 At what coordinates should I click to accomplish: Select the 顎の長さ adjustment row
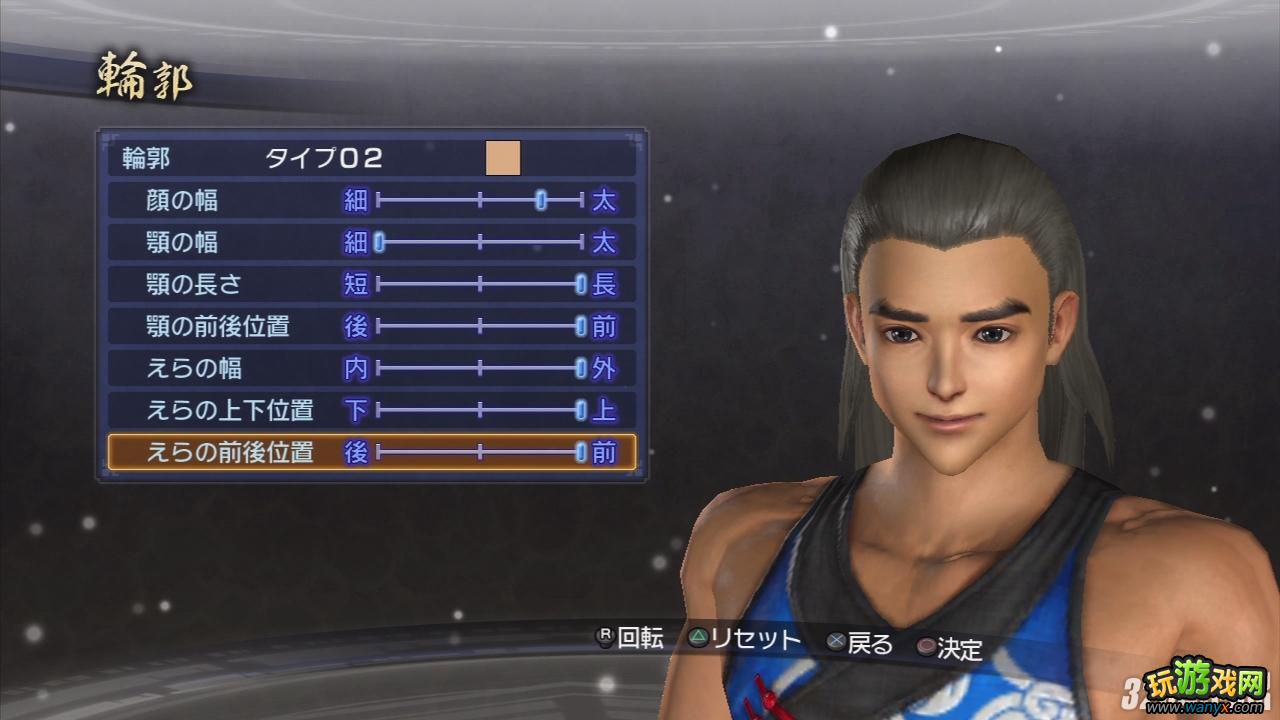tap(200, 283)
